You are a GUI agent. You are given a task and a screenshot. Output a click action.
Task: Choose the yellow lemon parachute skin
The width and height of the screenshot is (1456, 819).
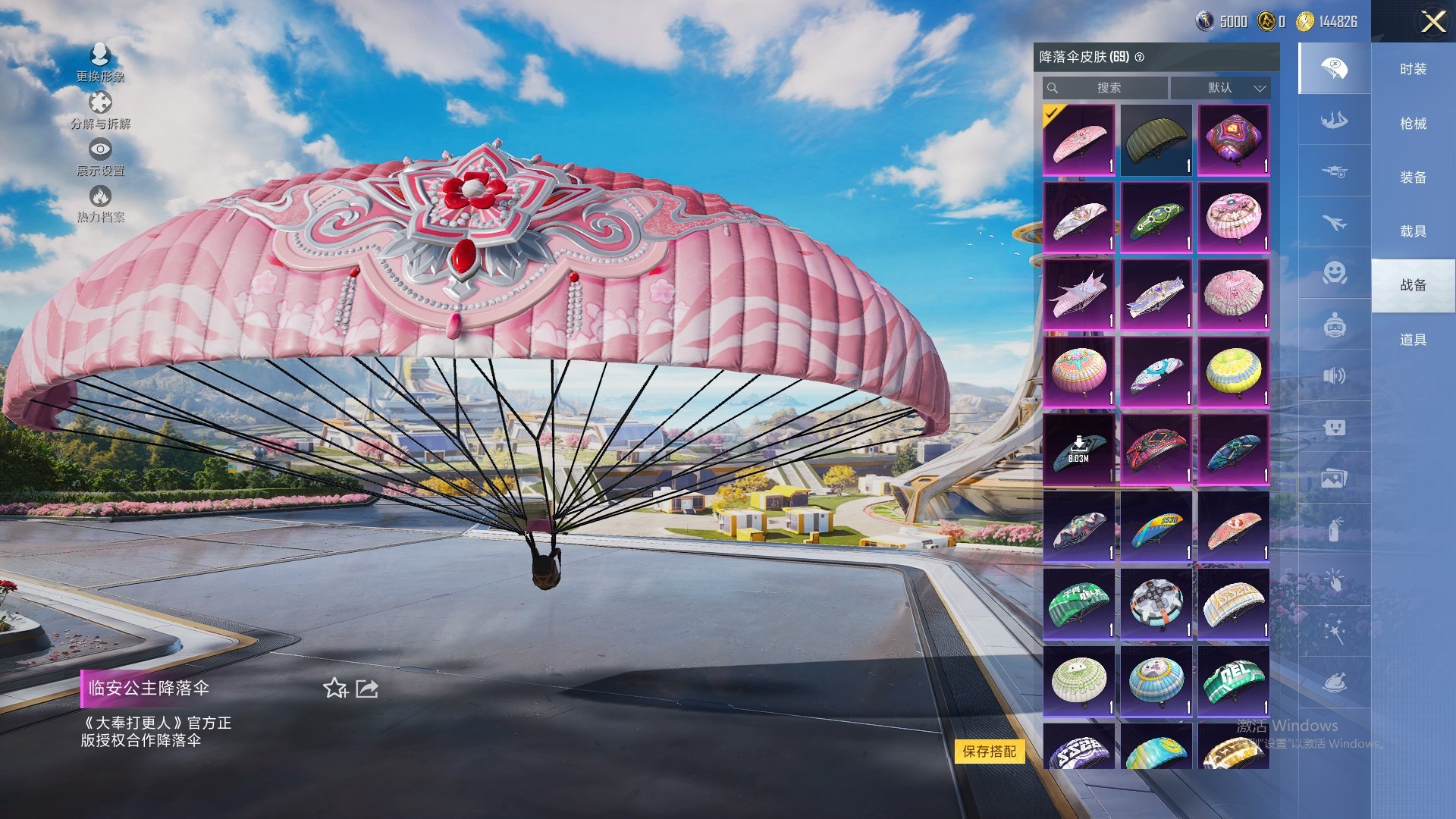click(1233, 372)
